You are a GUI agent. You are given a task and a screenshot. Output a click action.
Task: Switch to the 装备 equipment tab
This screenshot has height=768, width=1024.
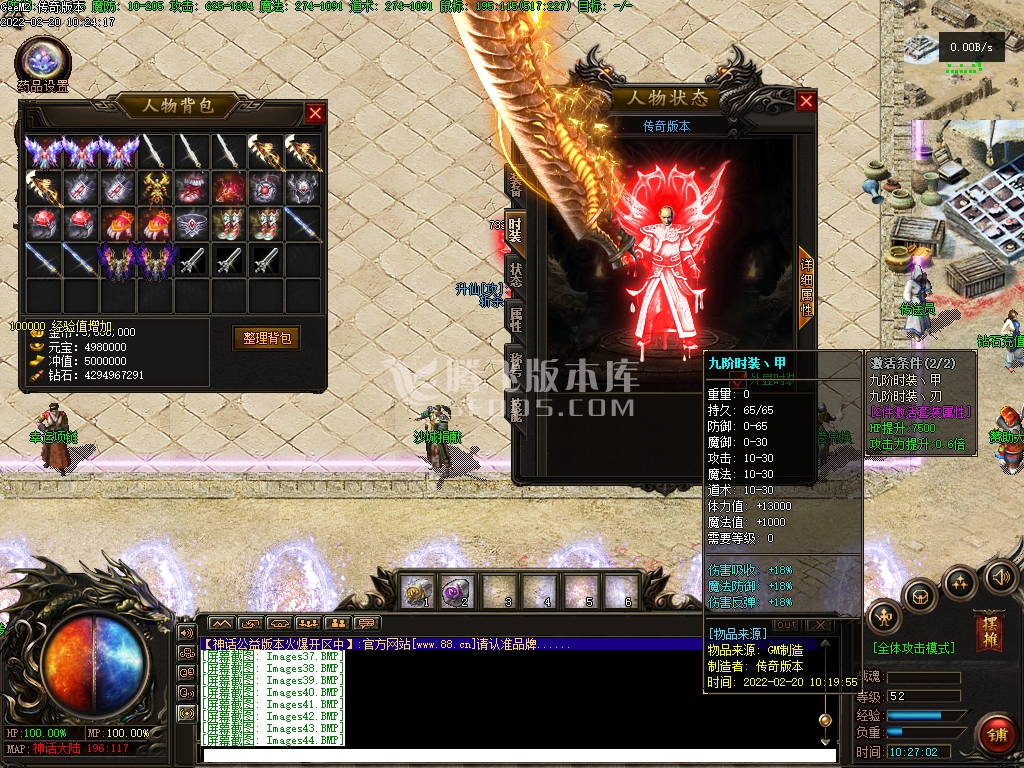516,183
